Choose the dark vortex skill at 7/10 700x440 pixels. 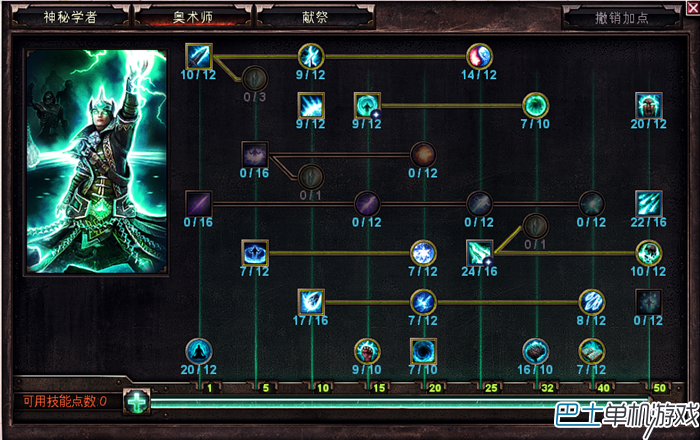click(x=423, y=351)
